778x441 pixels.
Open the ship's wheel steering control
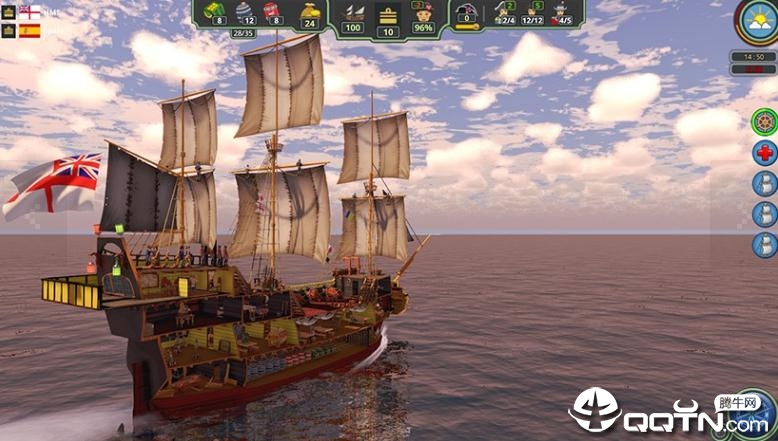click(764, 123)
